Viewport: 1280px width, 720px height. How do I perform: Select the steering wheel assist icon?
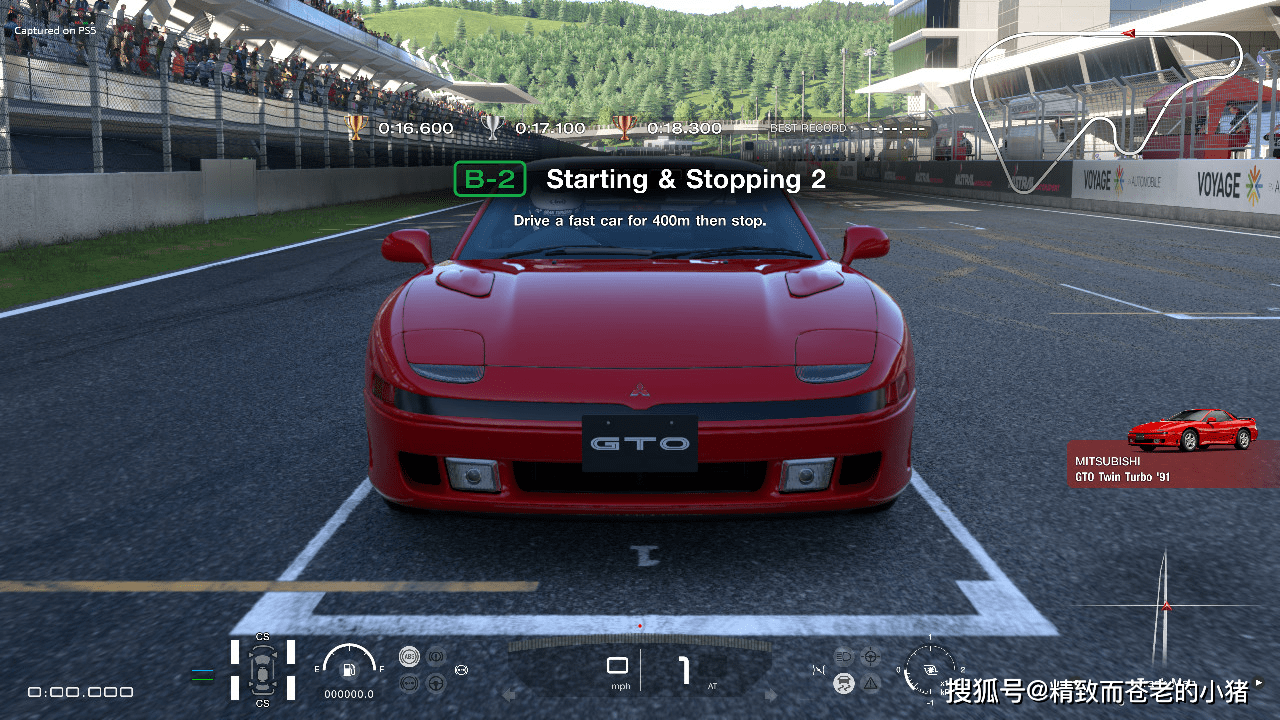435,684
